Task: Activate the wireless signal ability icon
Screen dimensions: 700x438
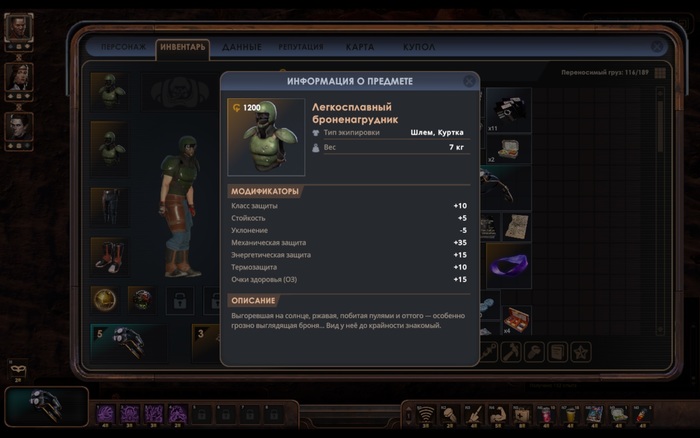Action: click(x=425, y=413)
